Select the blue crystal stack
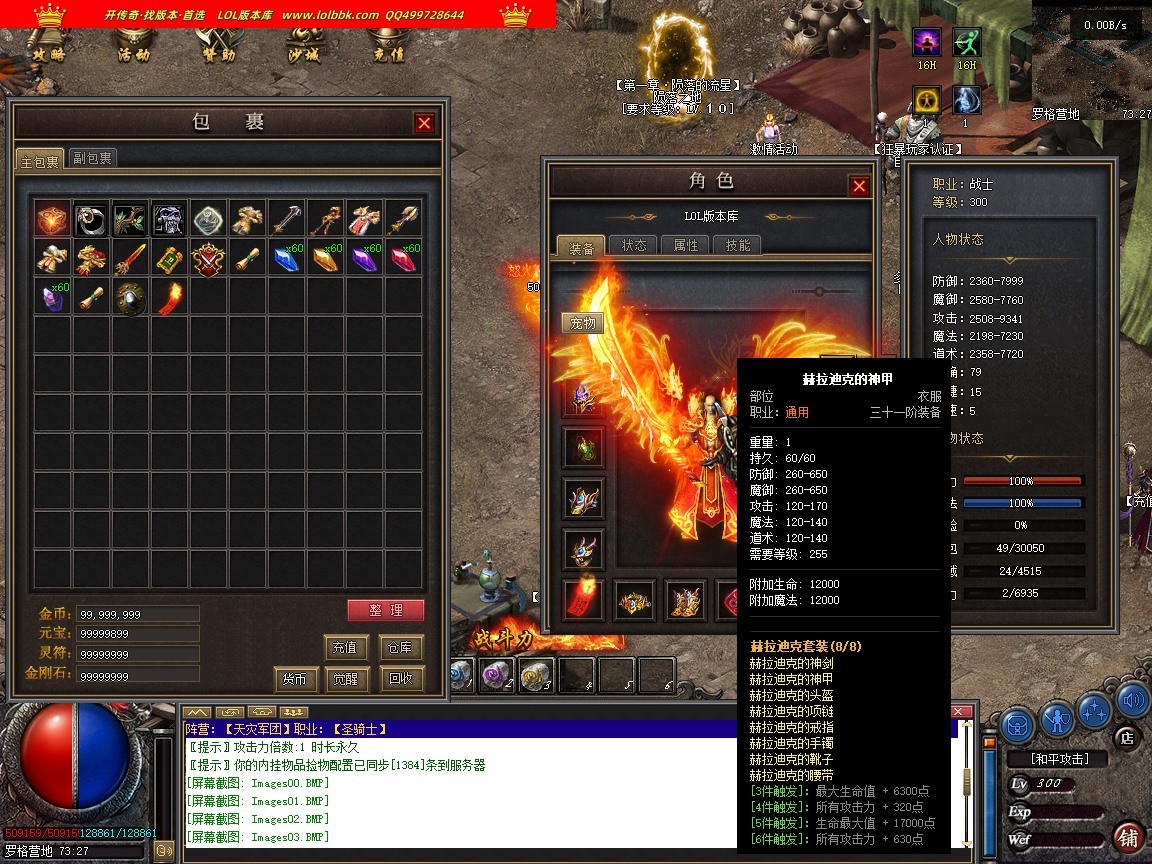This screenshot has height=864, width=1152. (x=286, y=259)
